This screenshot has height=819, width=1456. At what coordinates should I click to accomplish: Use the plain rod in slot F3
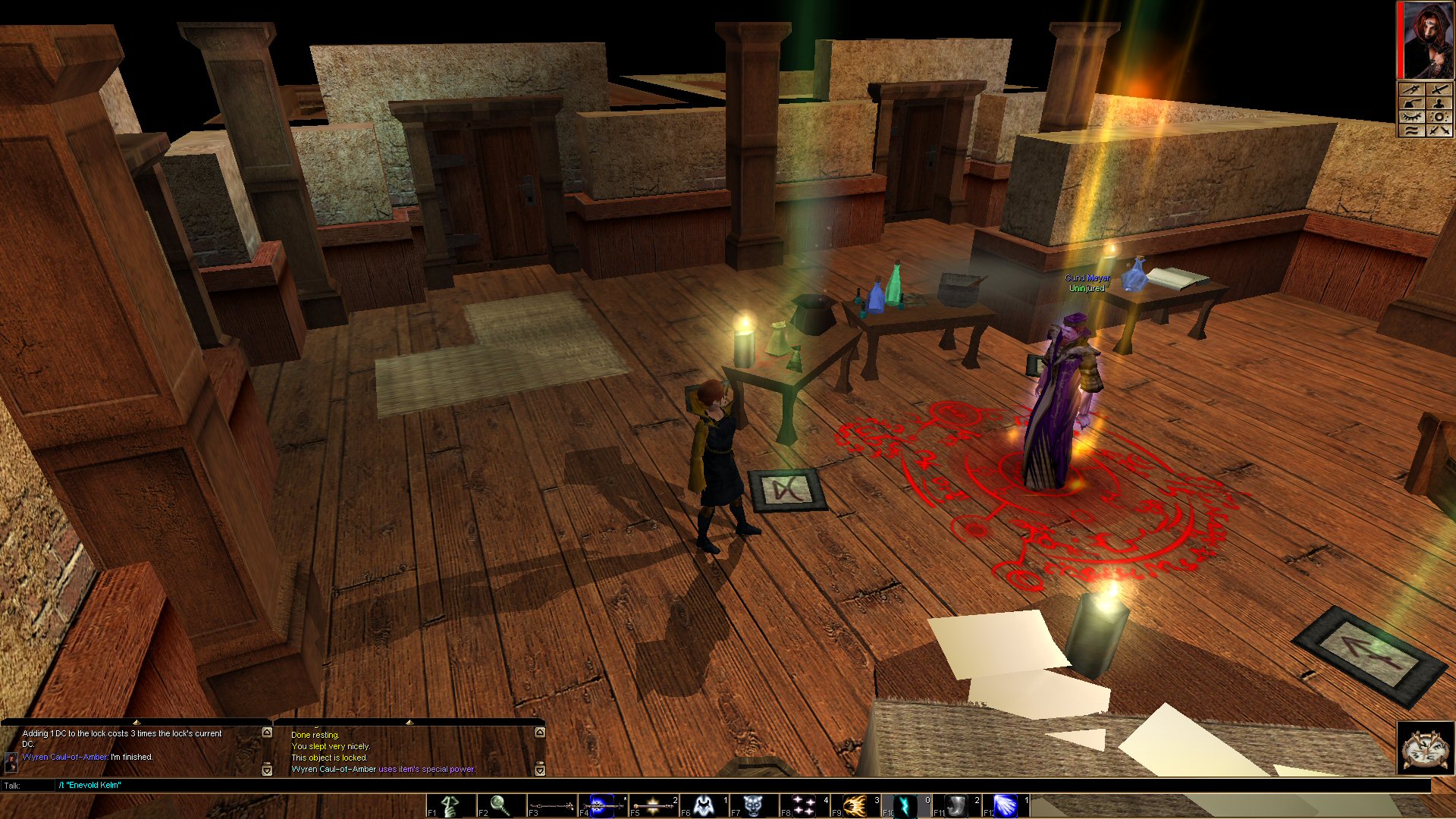[551, 805]
